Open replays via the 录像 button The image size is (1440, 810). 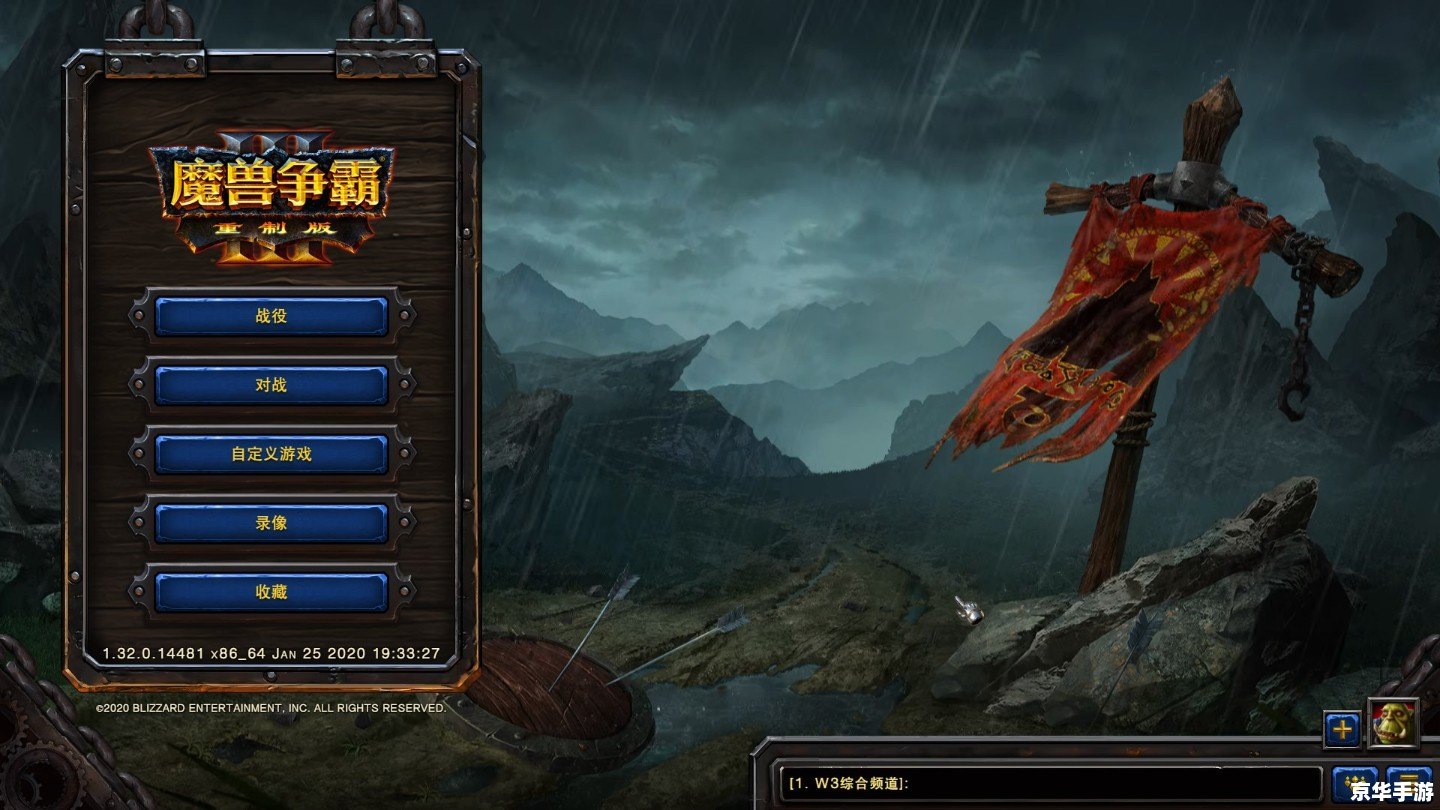coord(270,522)
